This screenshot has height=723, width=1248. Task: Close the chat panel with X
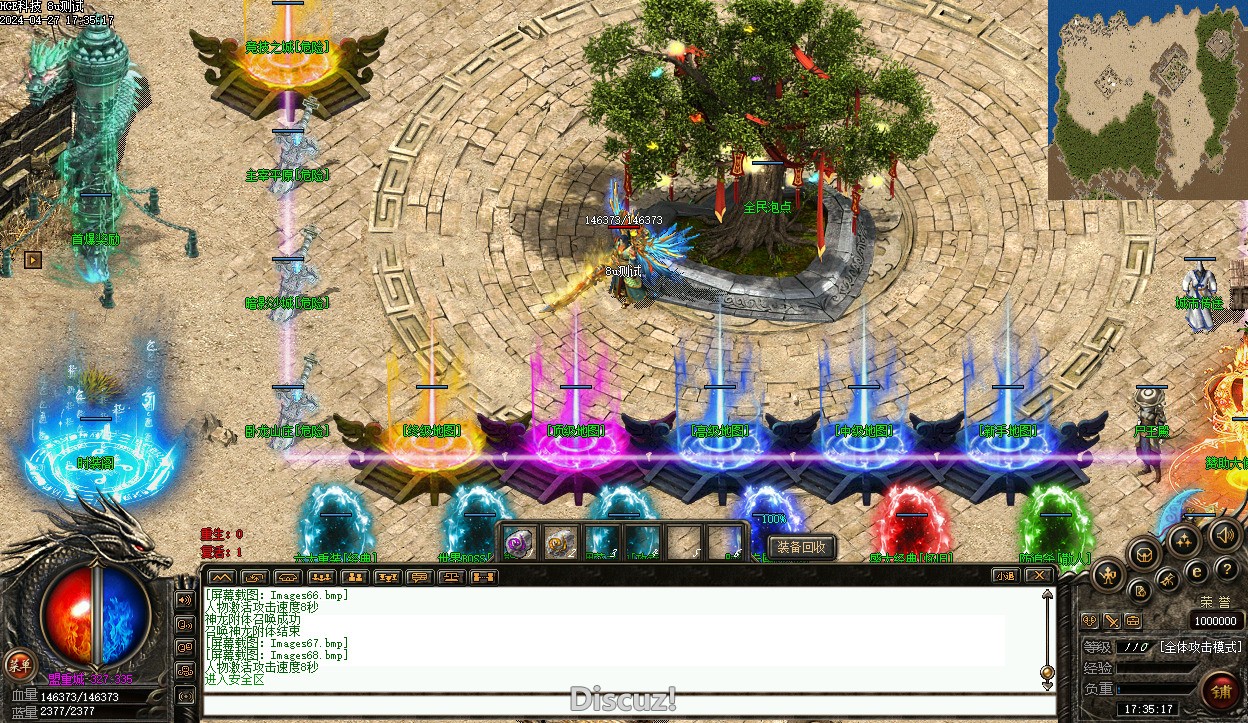click(x=1038, y=575)
